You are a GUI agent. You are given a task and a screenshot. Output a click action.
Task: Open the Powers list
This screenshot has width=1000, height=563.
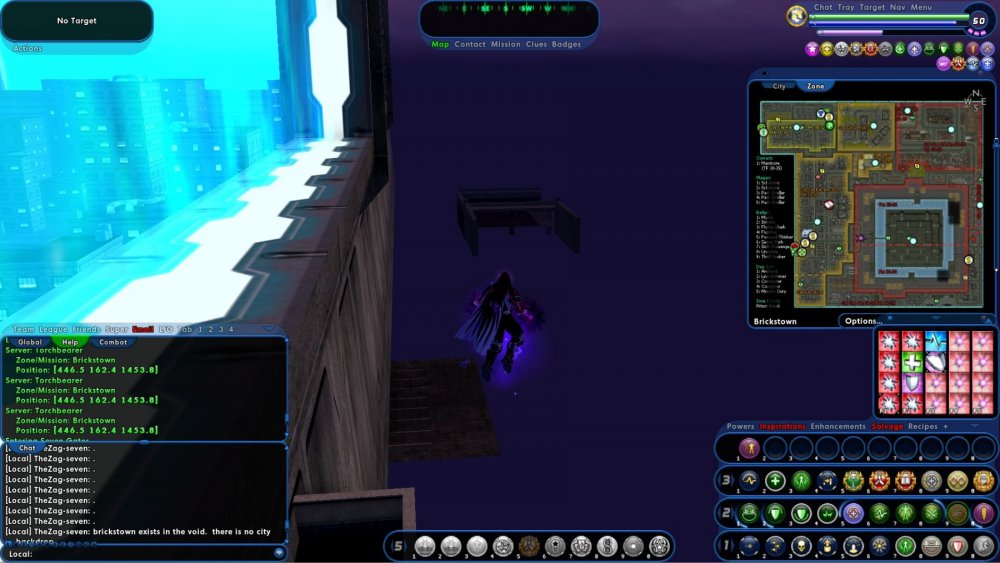(x=741, y=427)
